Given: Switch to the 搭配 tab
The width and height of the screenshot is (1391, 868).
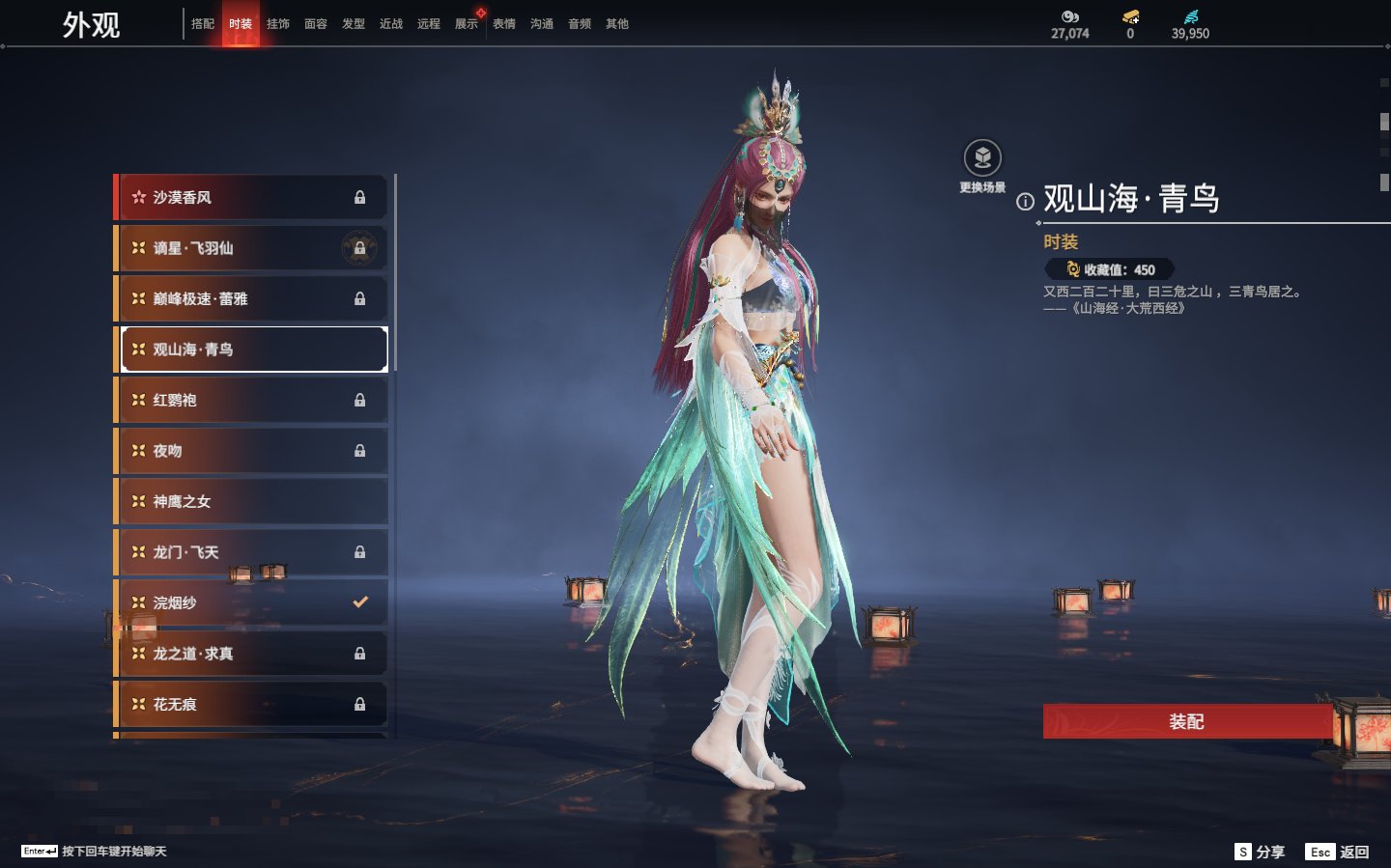Looking at the screenshot, I should pyautogui.click(x=203, y=24).
